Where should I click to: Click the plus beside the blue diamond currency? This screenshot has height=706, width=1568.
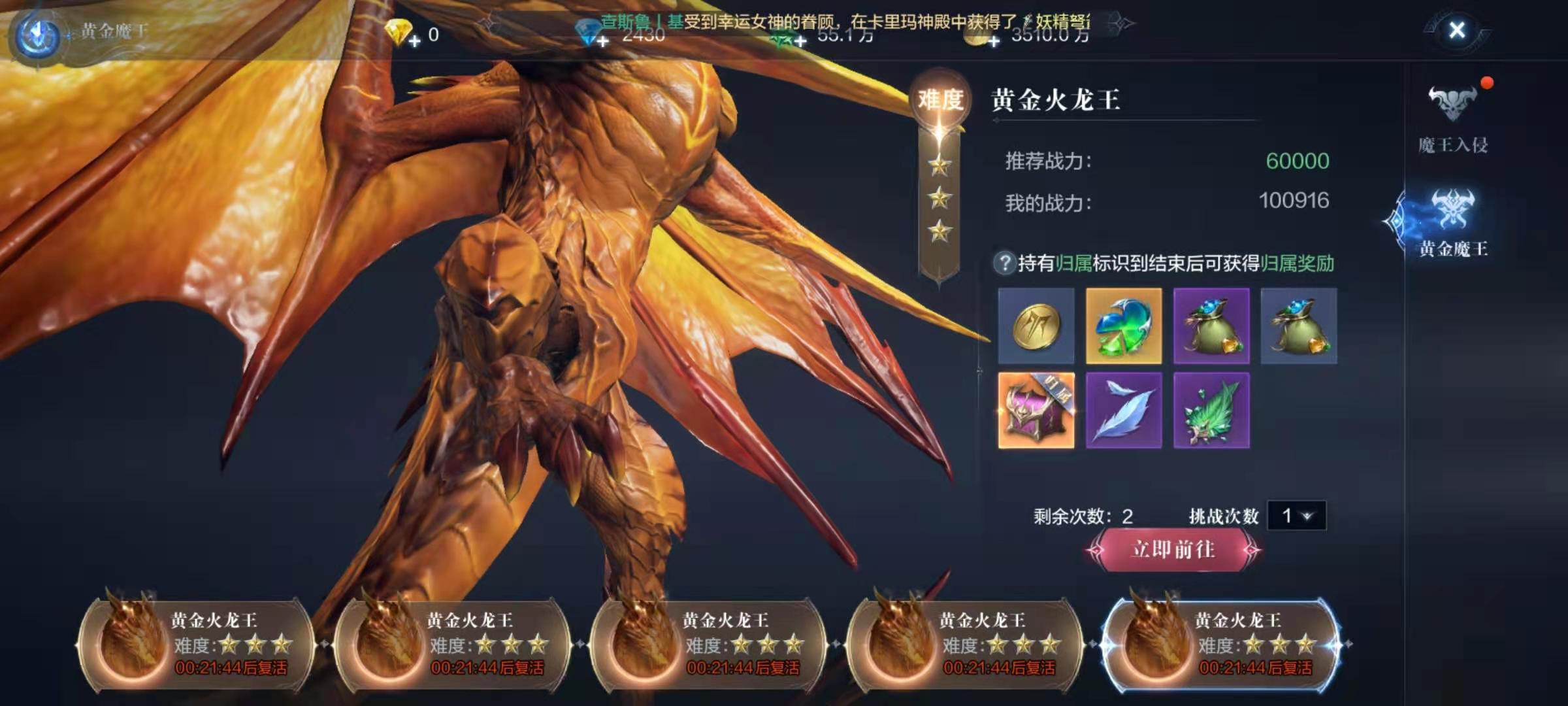601,42
